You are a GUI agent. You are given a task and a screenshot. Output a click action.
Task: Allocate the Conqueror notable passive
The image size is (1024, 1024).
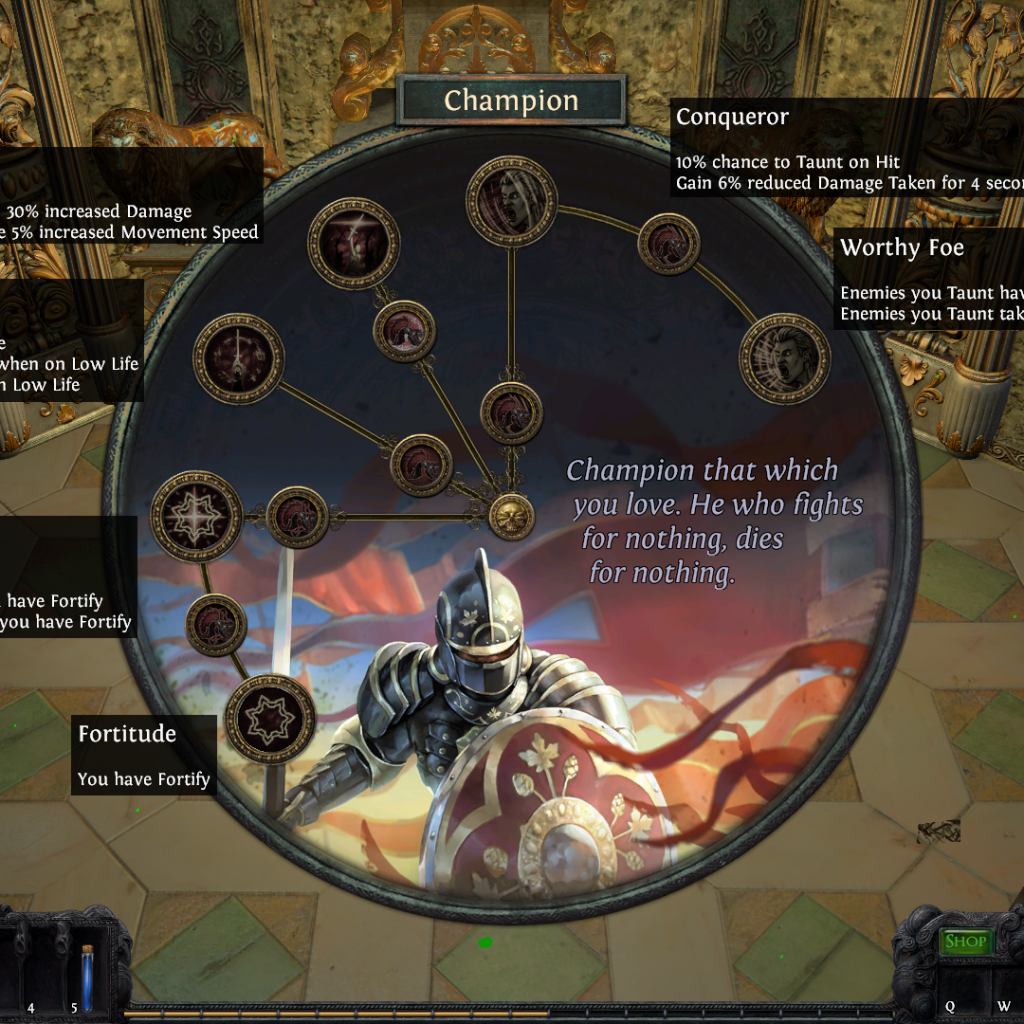(x=511, y=201)
